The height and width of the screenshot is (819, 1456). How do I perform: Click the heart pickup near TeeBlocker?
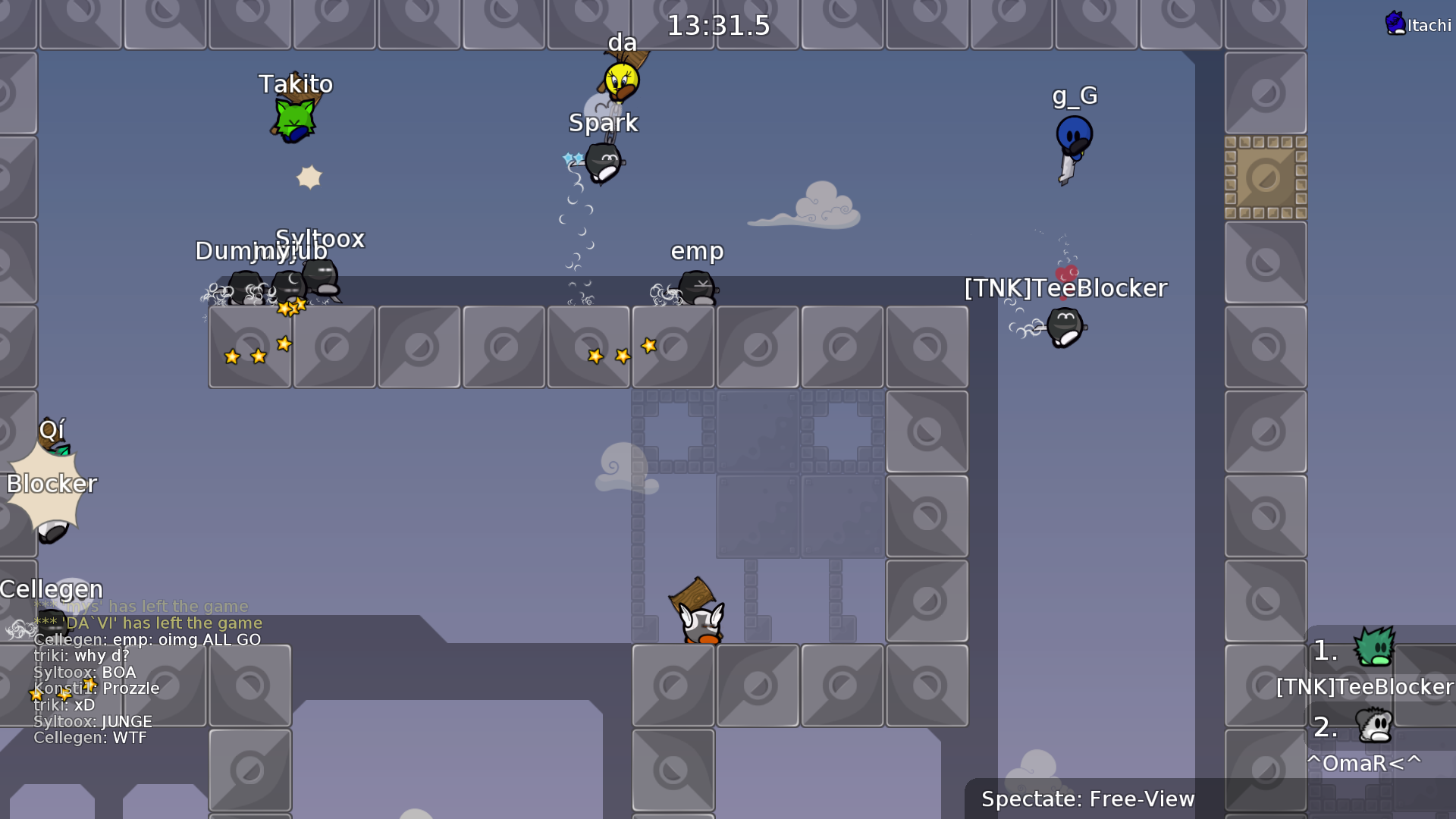click(1065, 273)
